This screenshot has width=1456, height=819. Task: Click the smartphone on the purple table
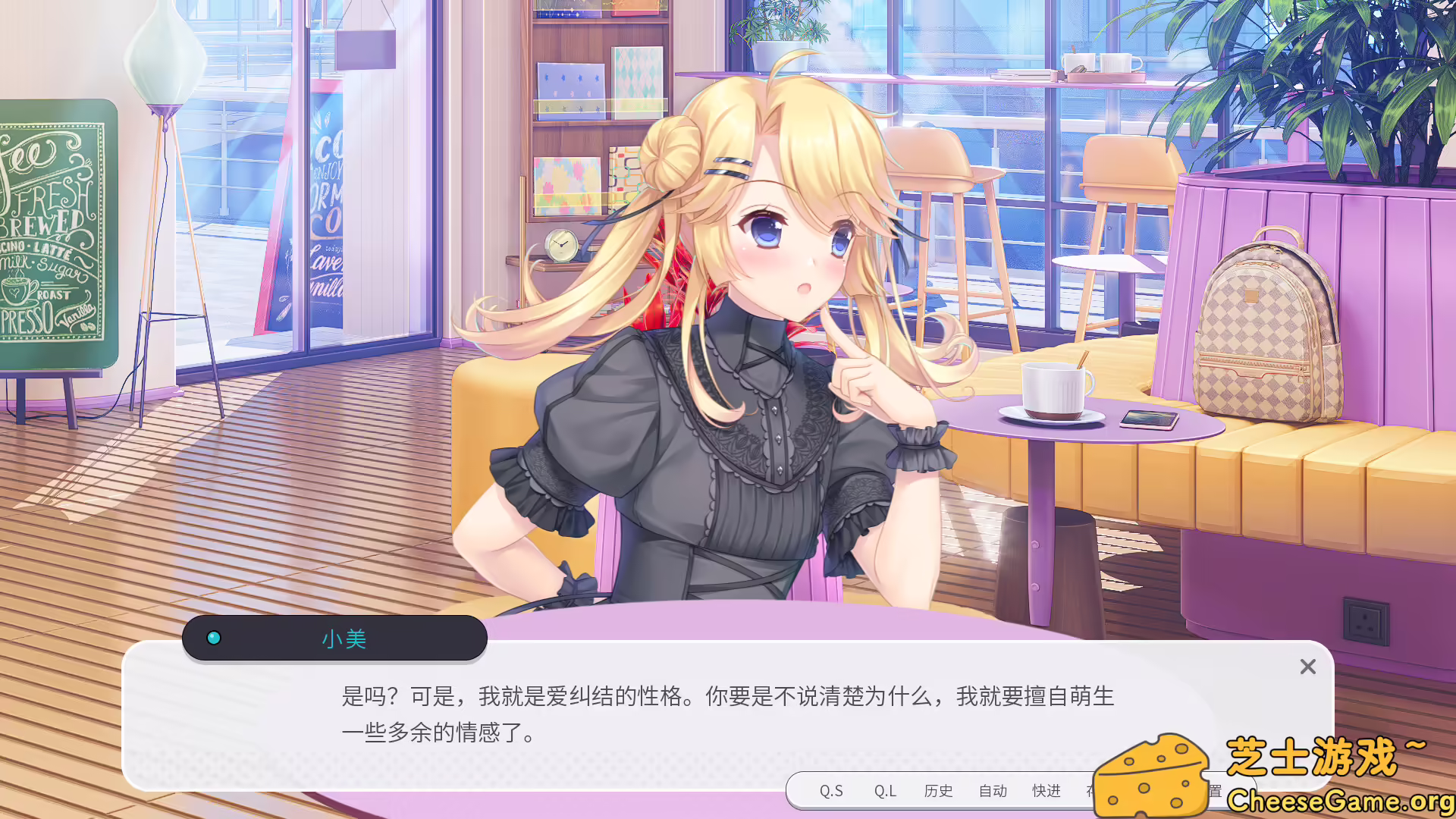[x=1150, y=419]
